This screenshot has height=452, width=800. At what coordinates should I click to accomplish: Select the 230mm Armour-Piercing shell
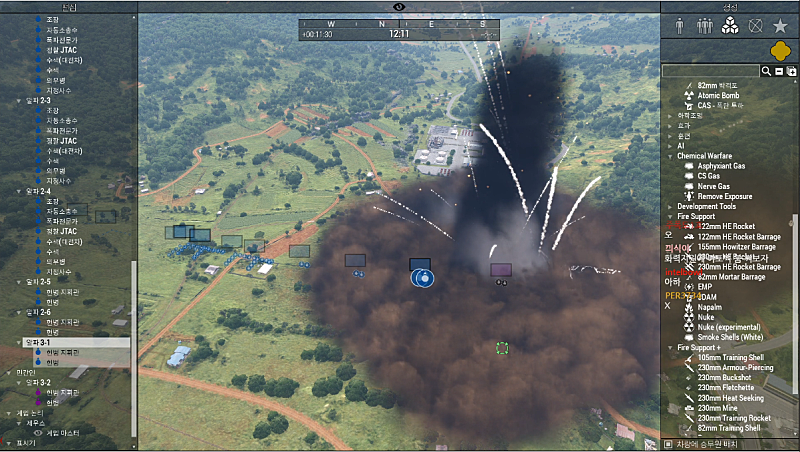click(735, 368)
